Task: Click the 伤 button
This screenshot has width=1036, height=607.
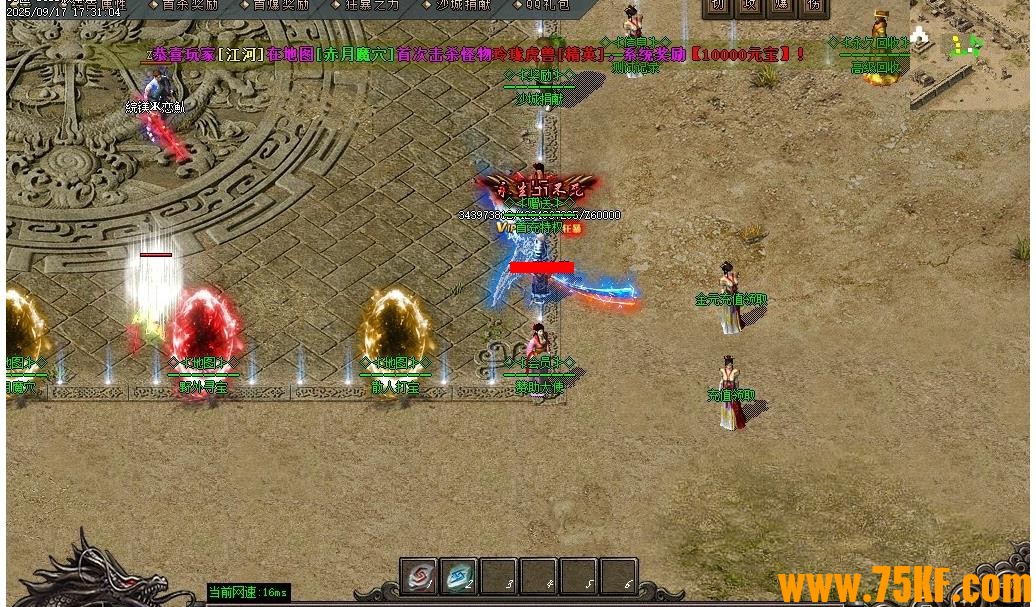Action: [x=816, y=7]
